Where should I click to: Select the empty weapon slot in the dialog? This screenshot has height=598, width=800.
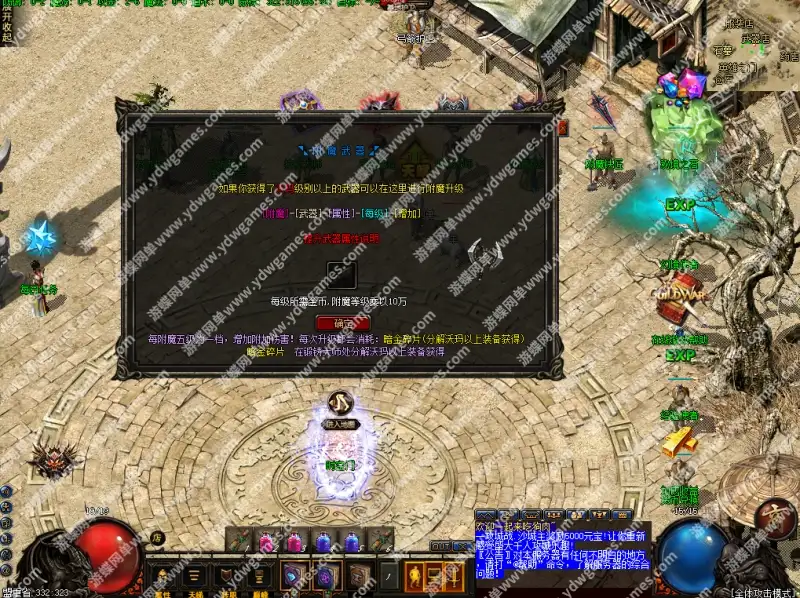click(341, 275)
